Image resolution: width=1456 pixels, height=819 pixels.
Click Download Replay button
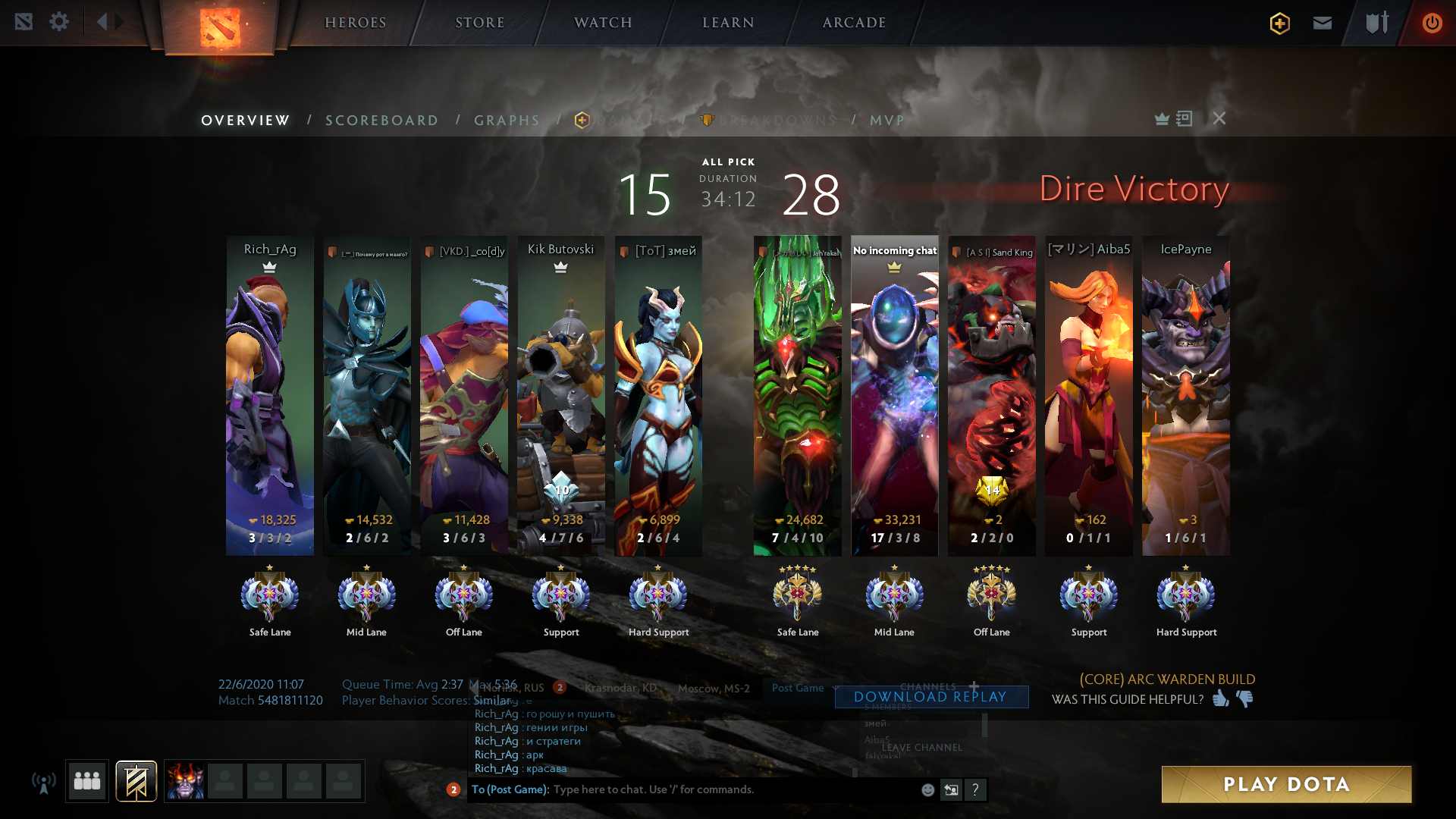[930, 697]
